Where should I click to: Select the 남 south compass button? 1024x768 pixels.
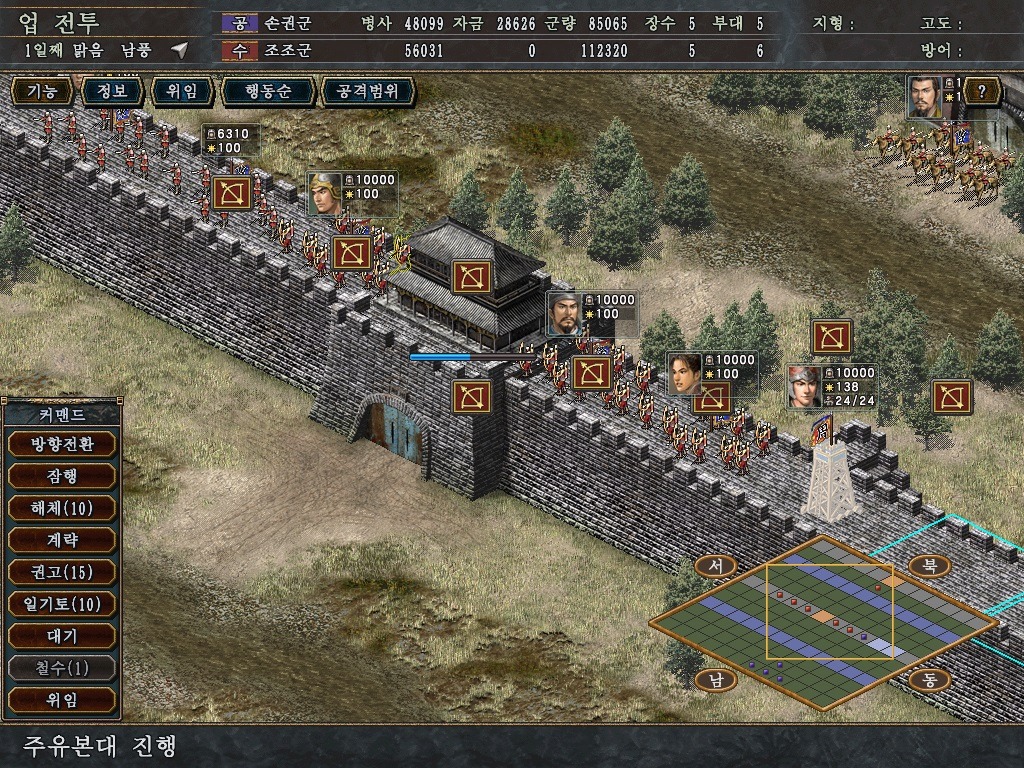click(715, 680)
